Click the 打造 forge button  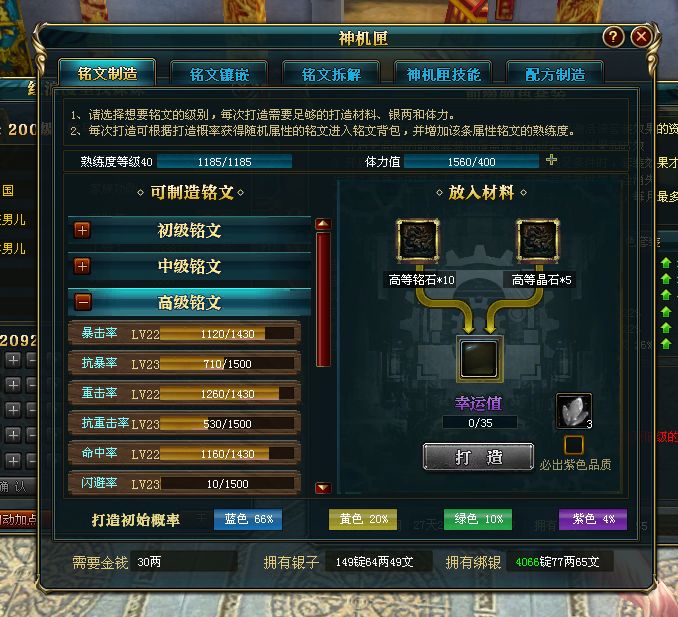coord(478,456)
